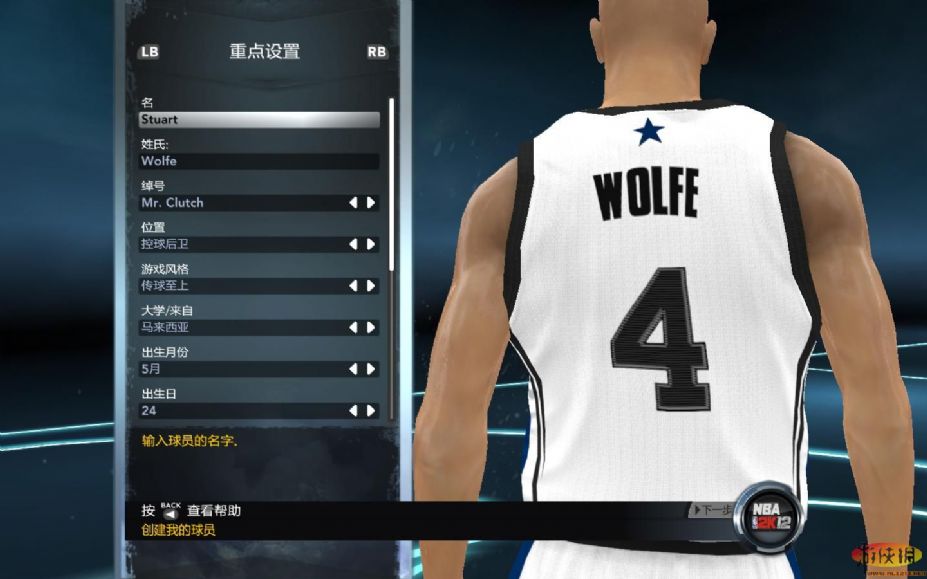Click the settings list vertical scrollbar
Viewport: 927px width, 579px height.
[391, 180]
